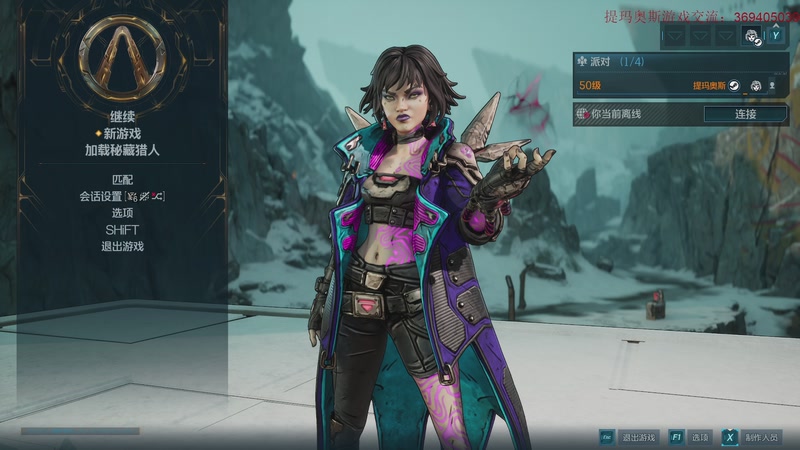Select 继续 to continue the game
The image size is (800, 450).
(x=123, y=117)
